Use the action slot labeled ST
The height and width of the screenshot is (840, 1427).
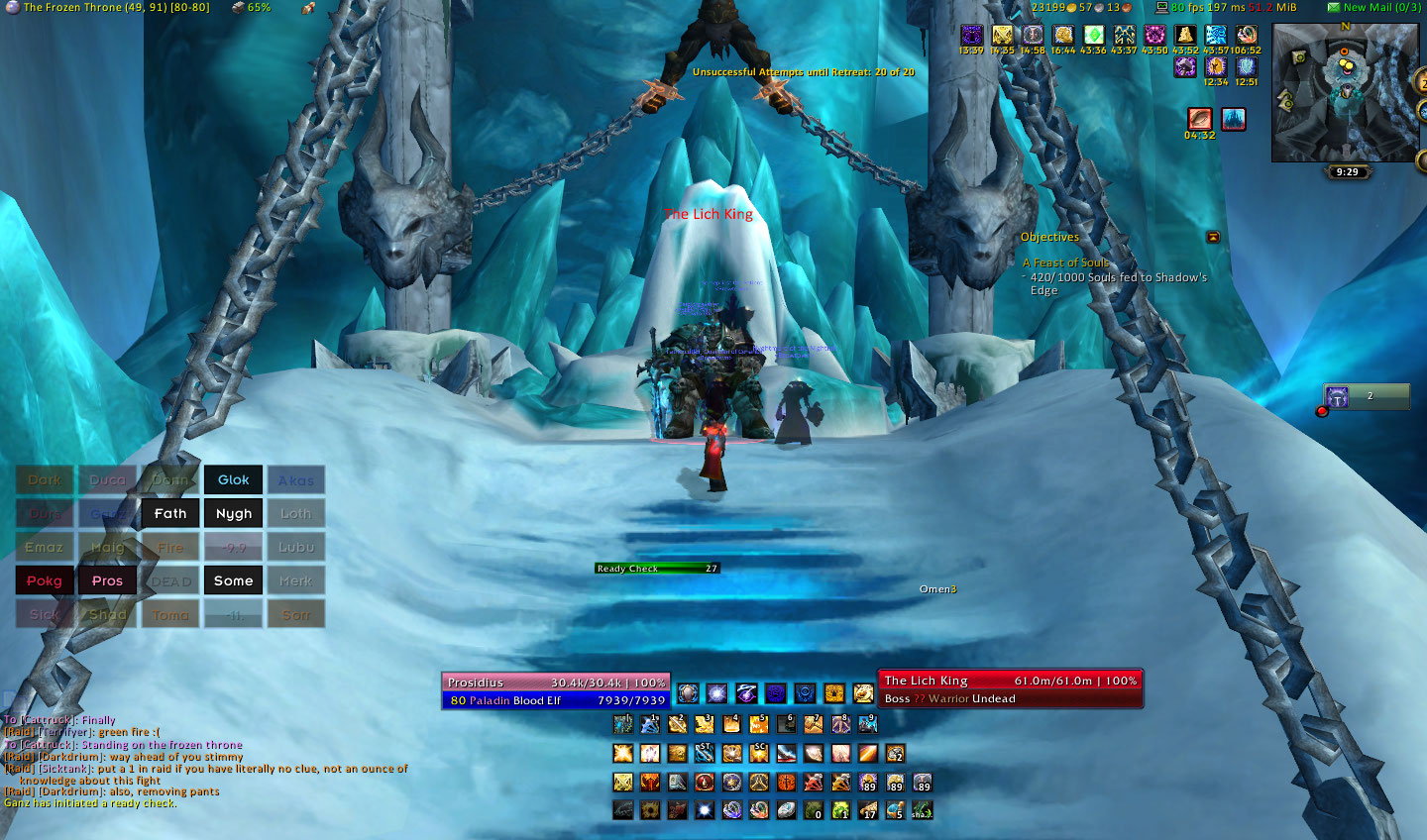[705, 754]
